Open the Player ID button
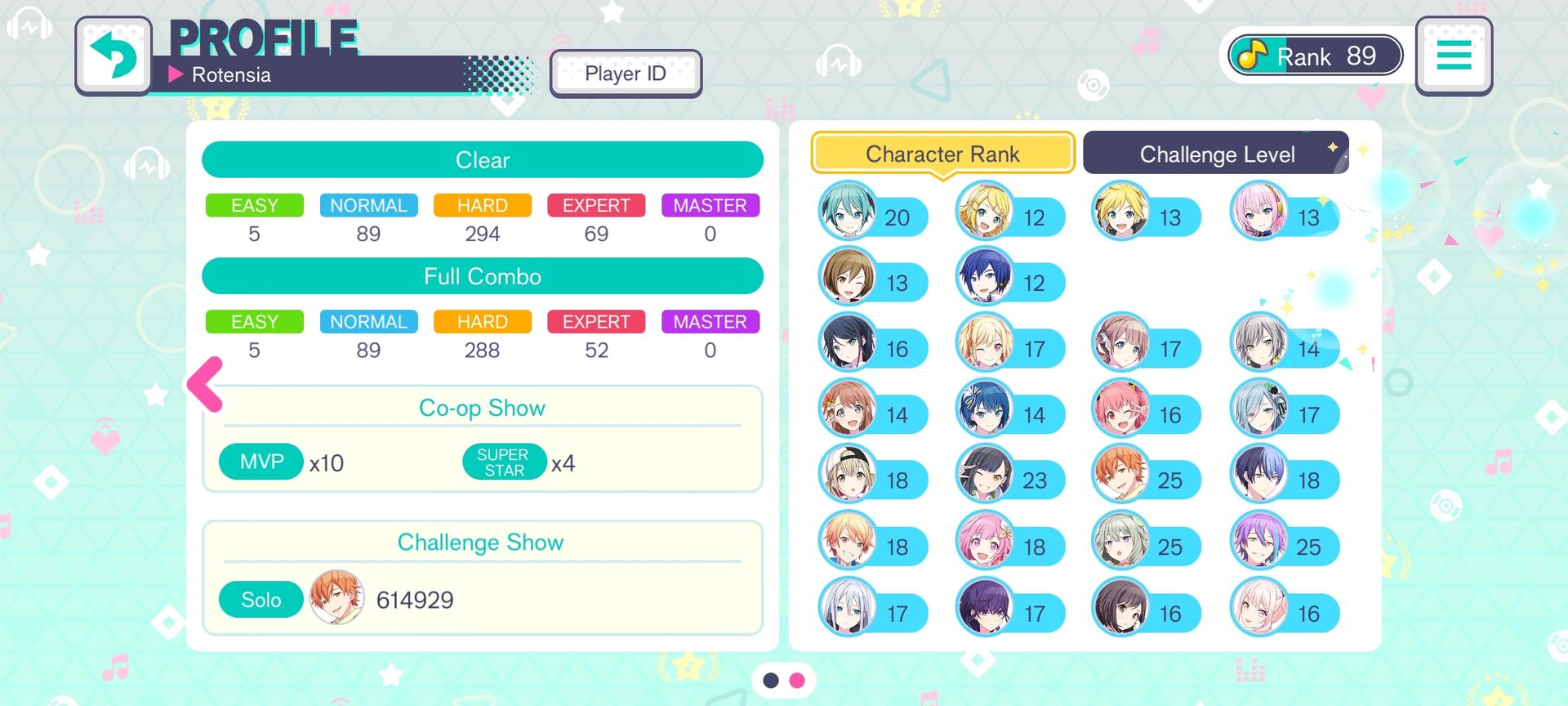The image size is (1568, 706). [626, 74]
